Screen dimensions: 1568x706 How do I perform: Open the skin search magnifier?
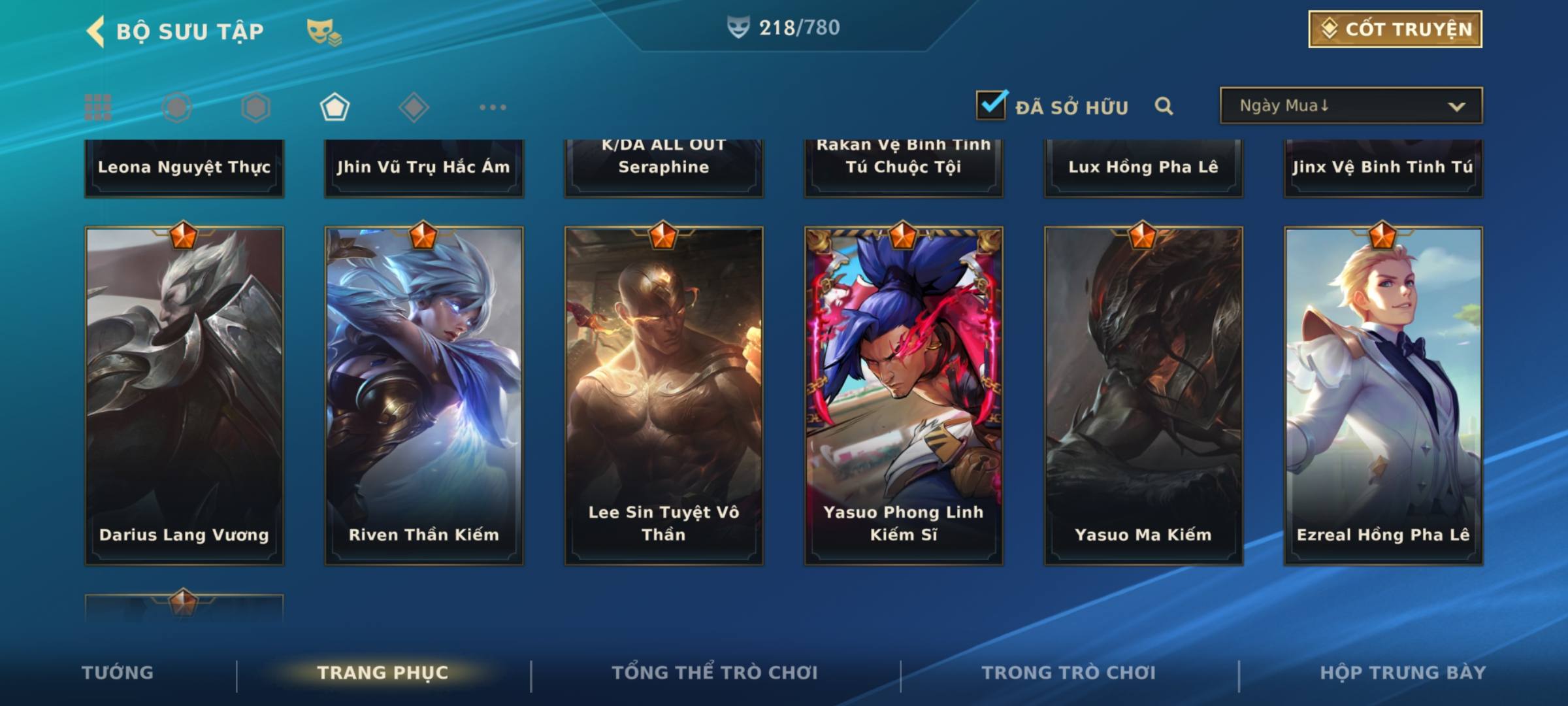[1164, 106]
